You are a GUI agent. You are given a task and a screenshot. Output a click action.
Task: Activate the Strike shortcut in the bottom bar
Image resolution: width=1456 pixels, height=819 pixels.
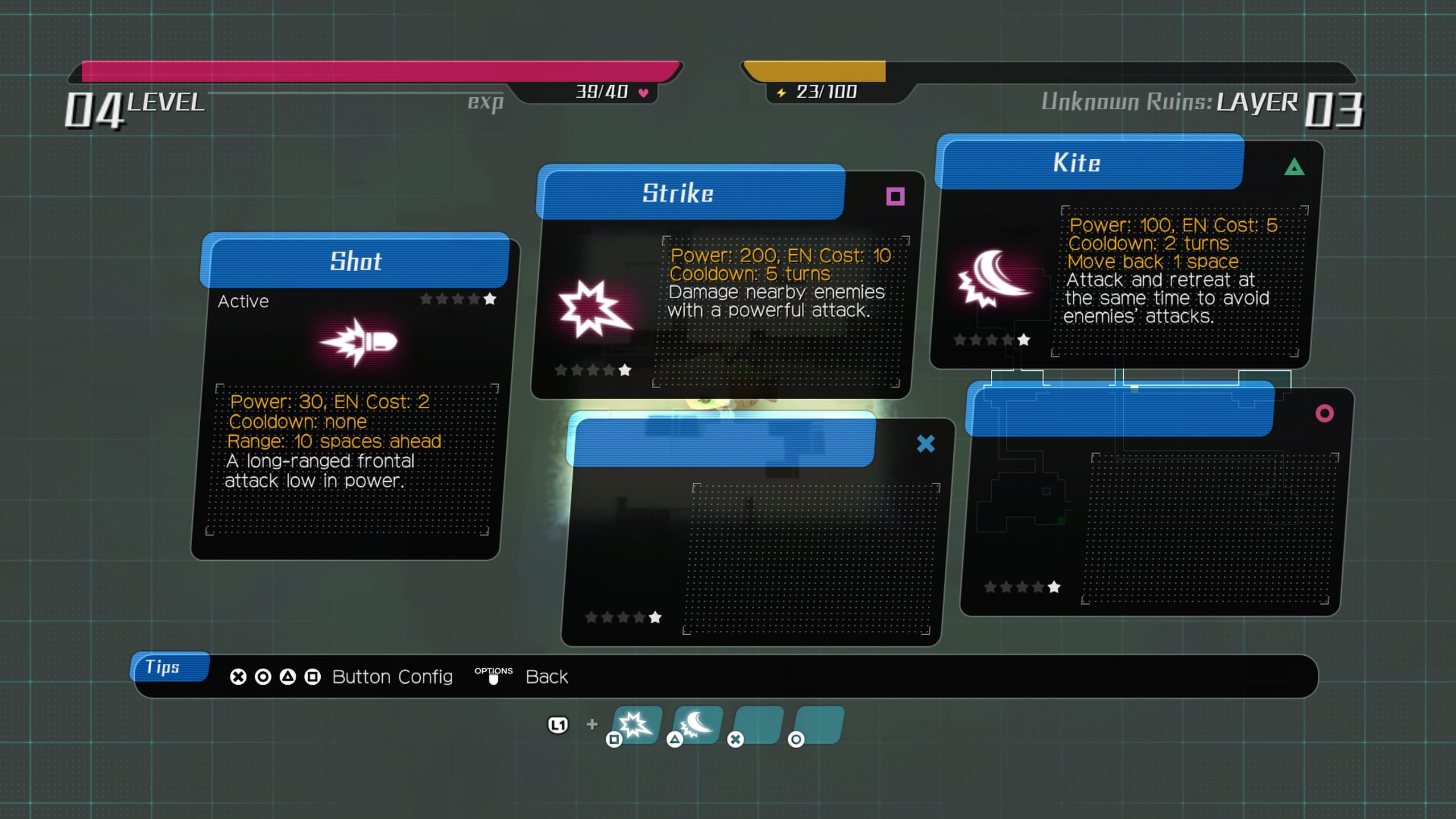[x=636, y=725]
